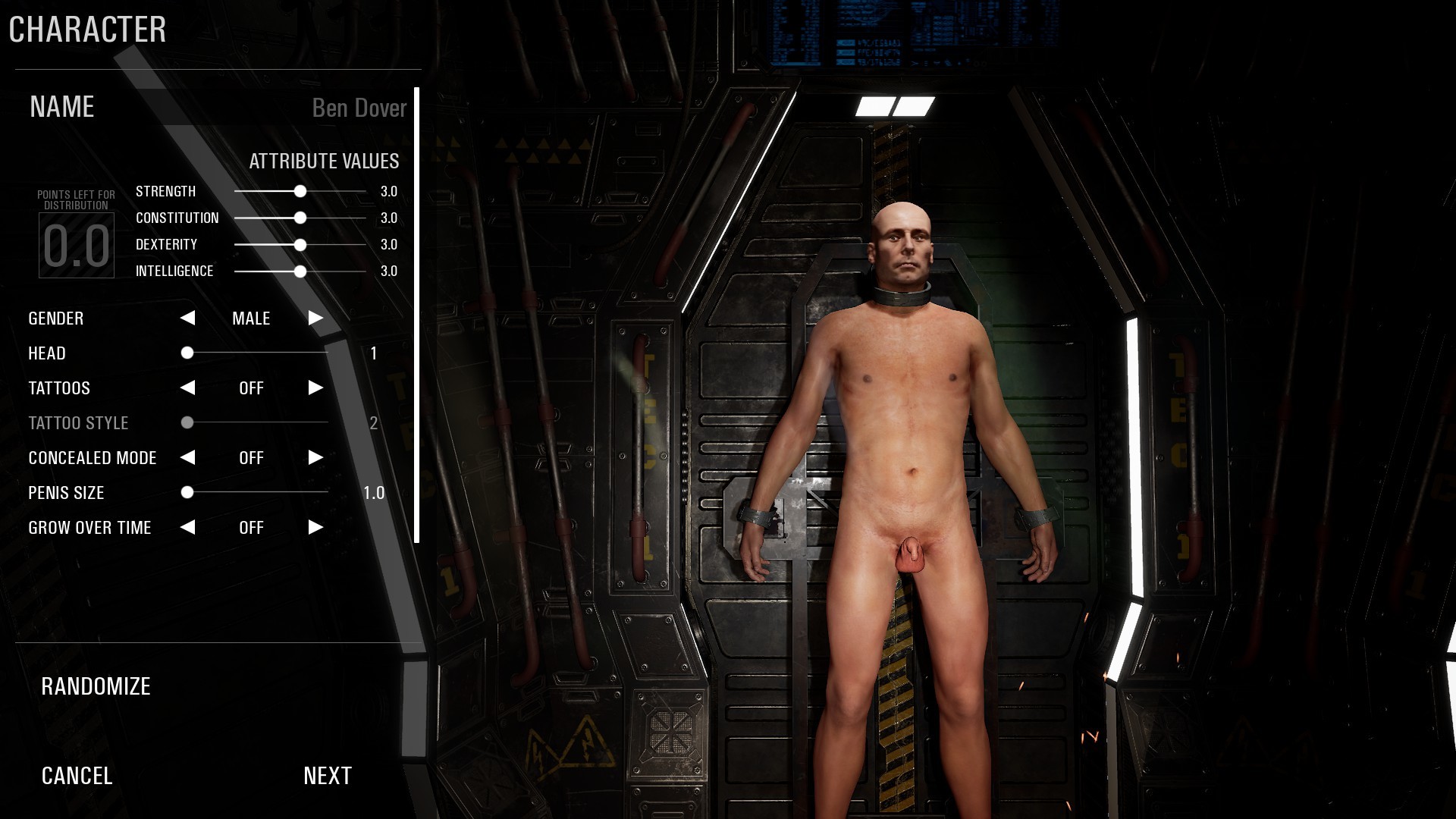
Task: Click the left arrow for Grow Over Time
Action: pyautogui.click(x=188, y=528)
